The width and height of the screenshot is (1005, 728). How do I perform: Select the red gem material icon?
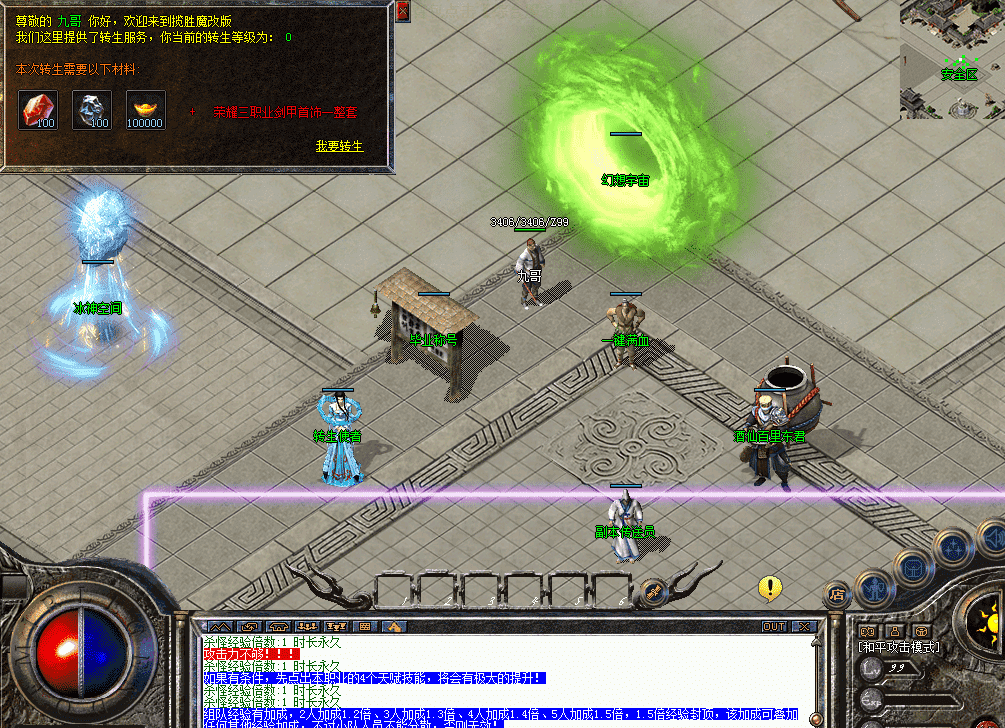point(38,109)
